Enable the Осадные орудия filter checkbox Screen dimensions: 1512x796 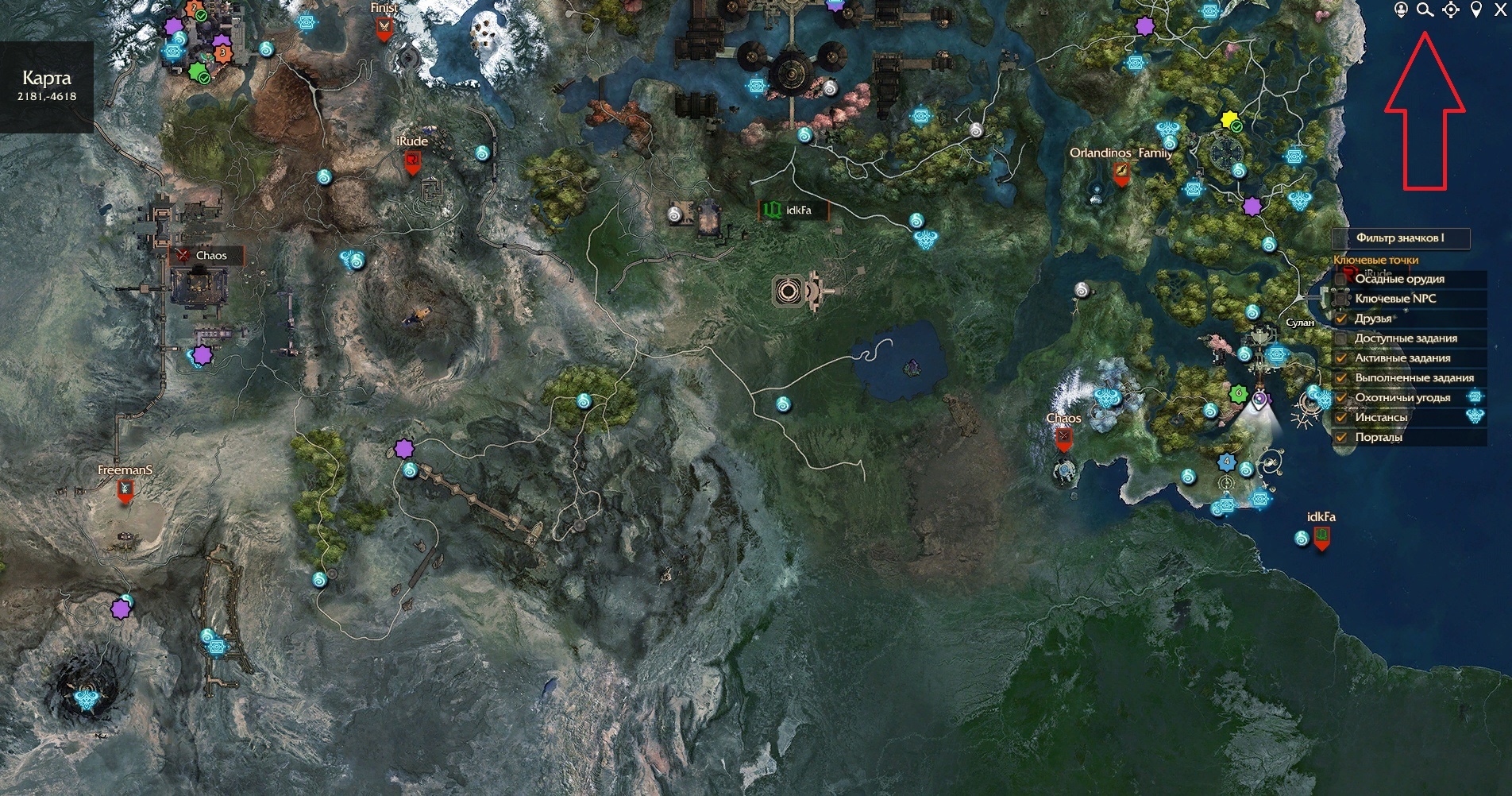(1341, 279)
